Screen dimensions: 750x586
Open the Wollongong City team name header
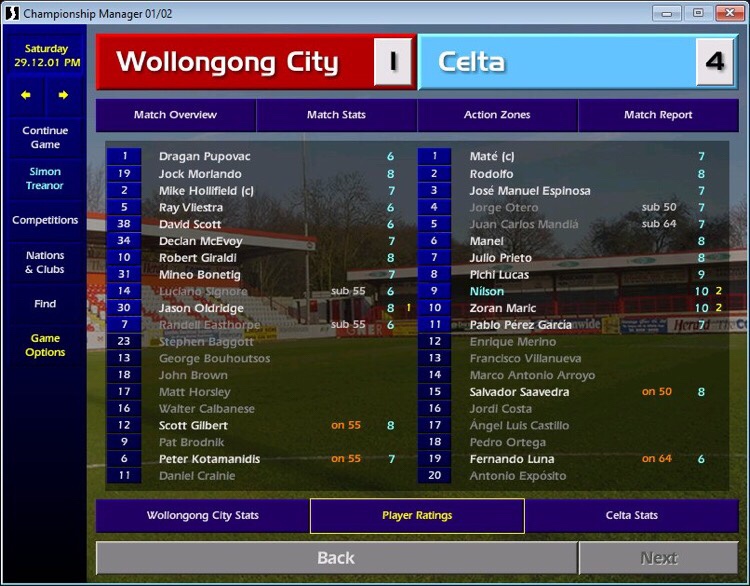[228, 62]
